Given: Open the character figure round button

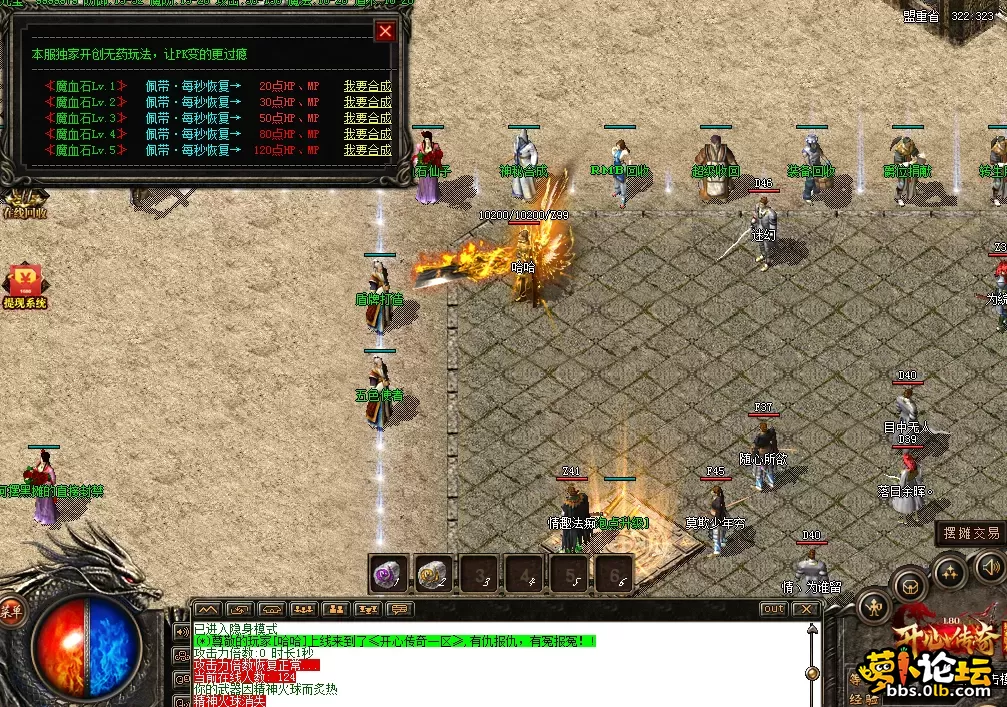Looking at the screenshot, I should click(874, 606).
